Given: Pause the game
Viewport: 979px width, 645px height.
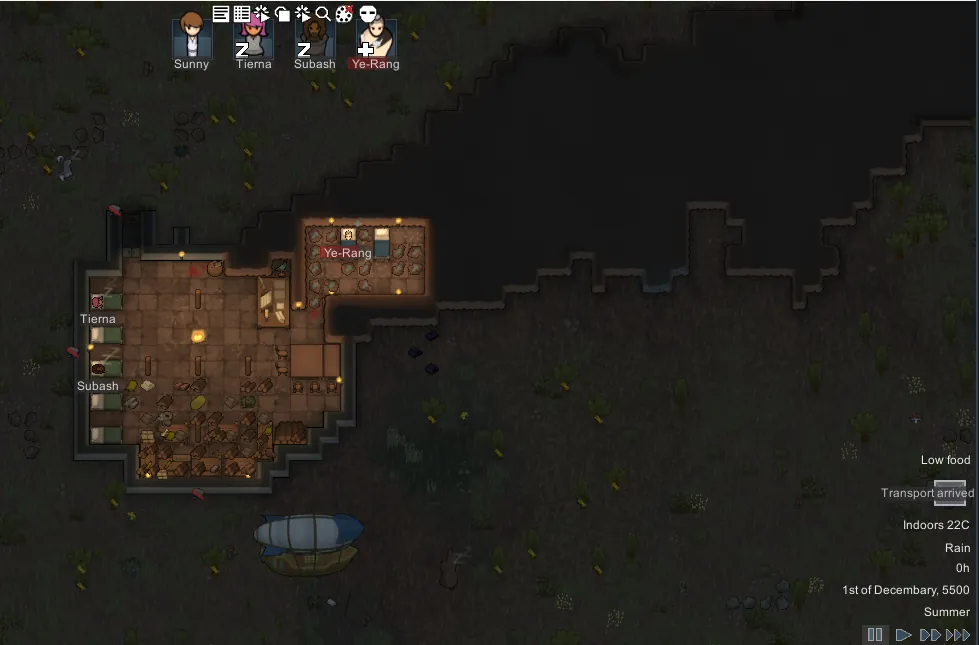Looking at the screenshot, I should pos(875,634).
